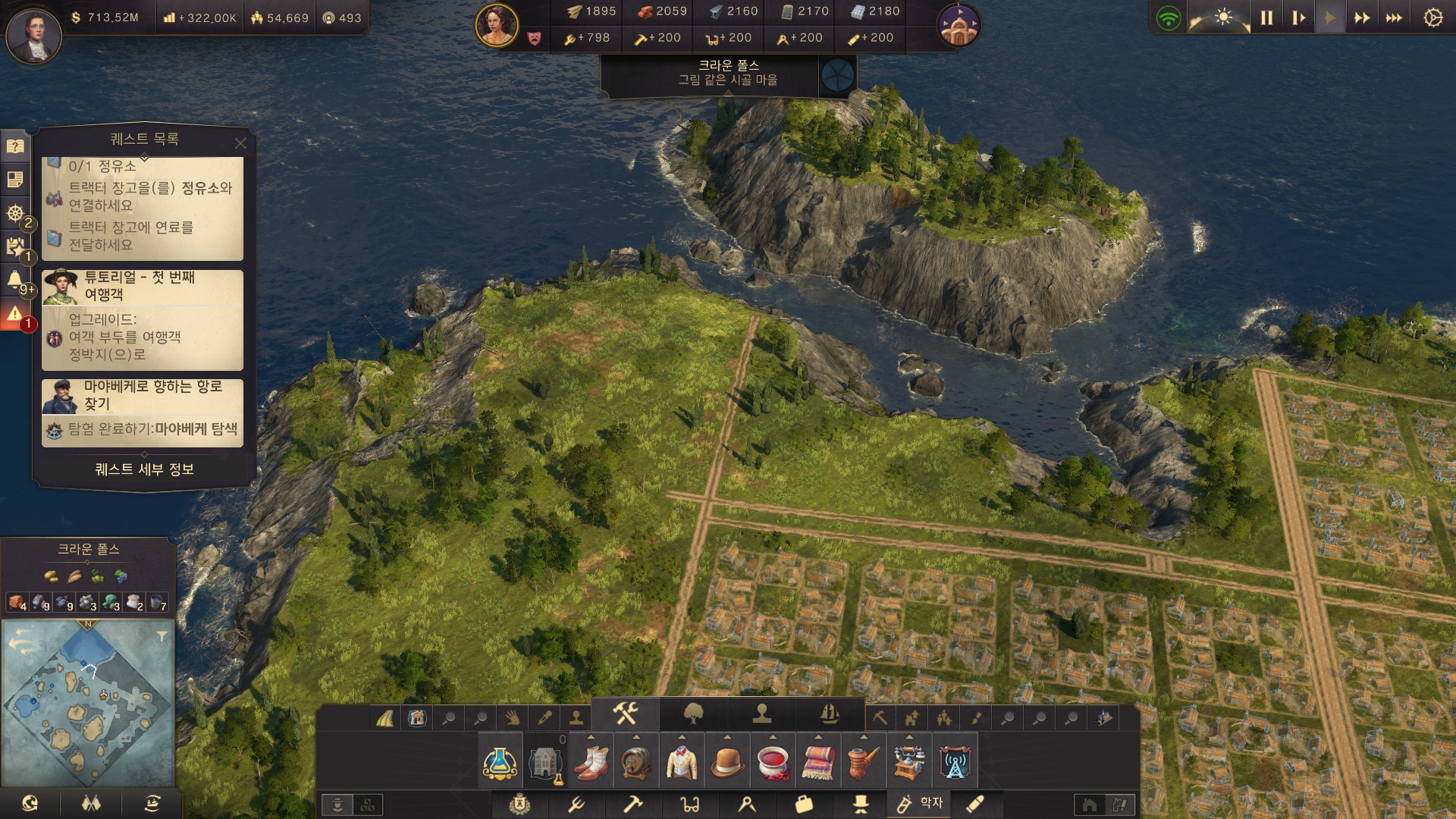
Task: Click the minimap of the archipelago
Action: pyautogui.click(x=88, y=703)
